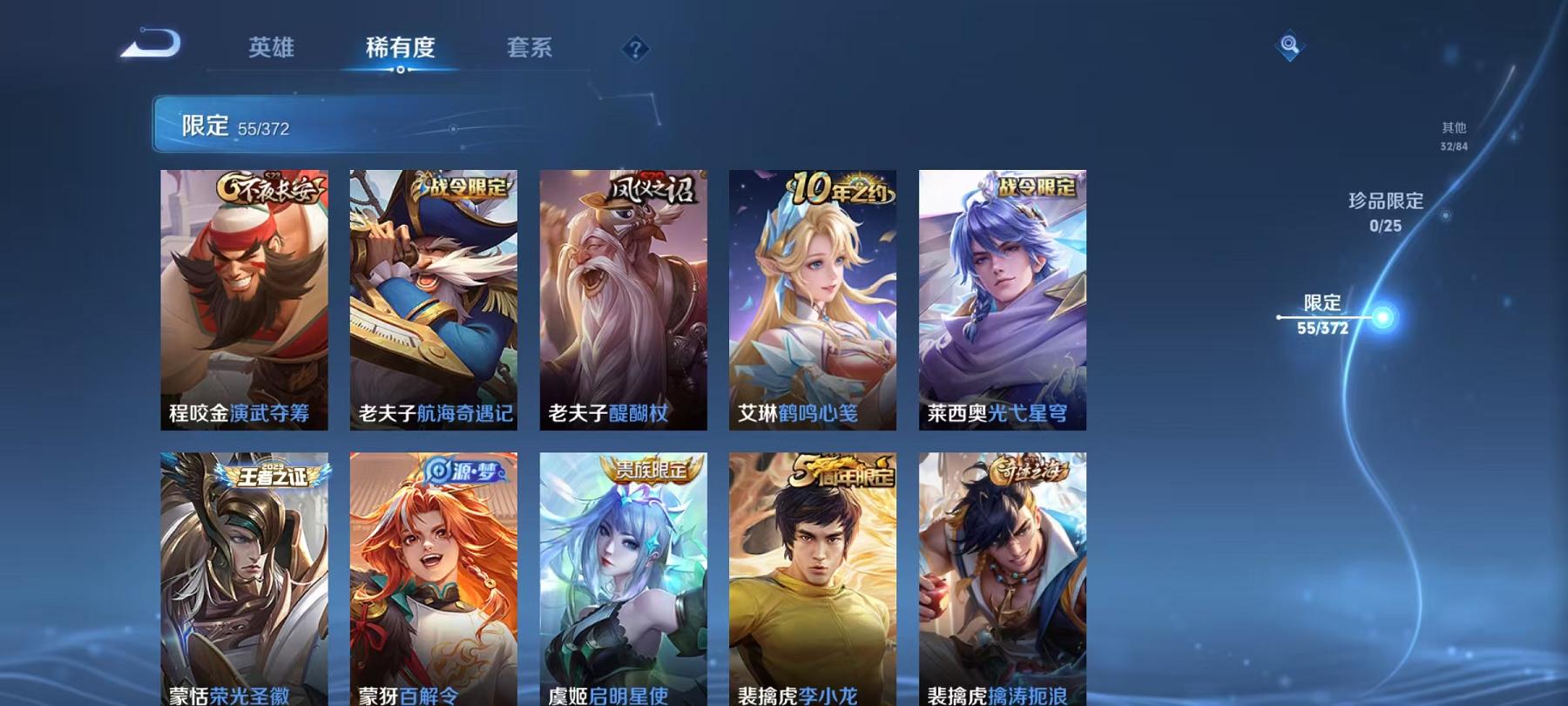Image resolution: width=1568 pixels, height=706 pixels.
Task: Open the help question mark icon
Action: pyautogui.click(x=635, y=50)
